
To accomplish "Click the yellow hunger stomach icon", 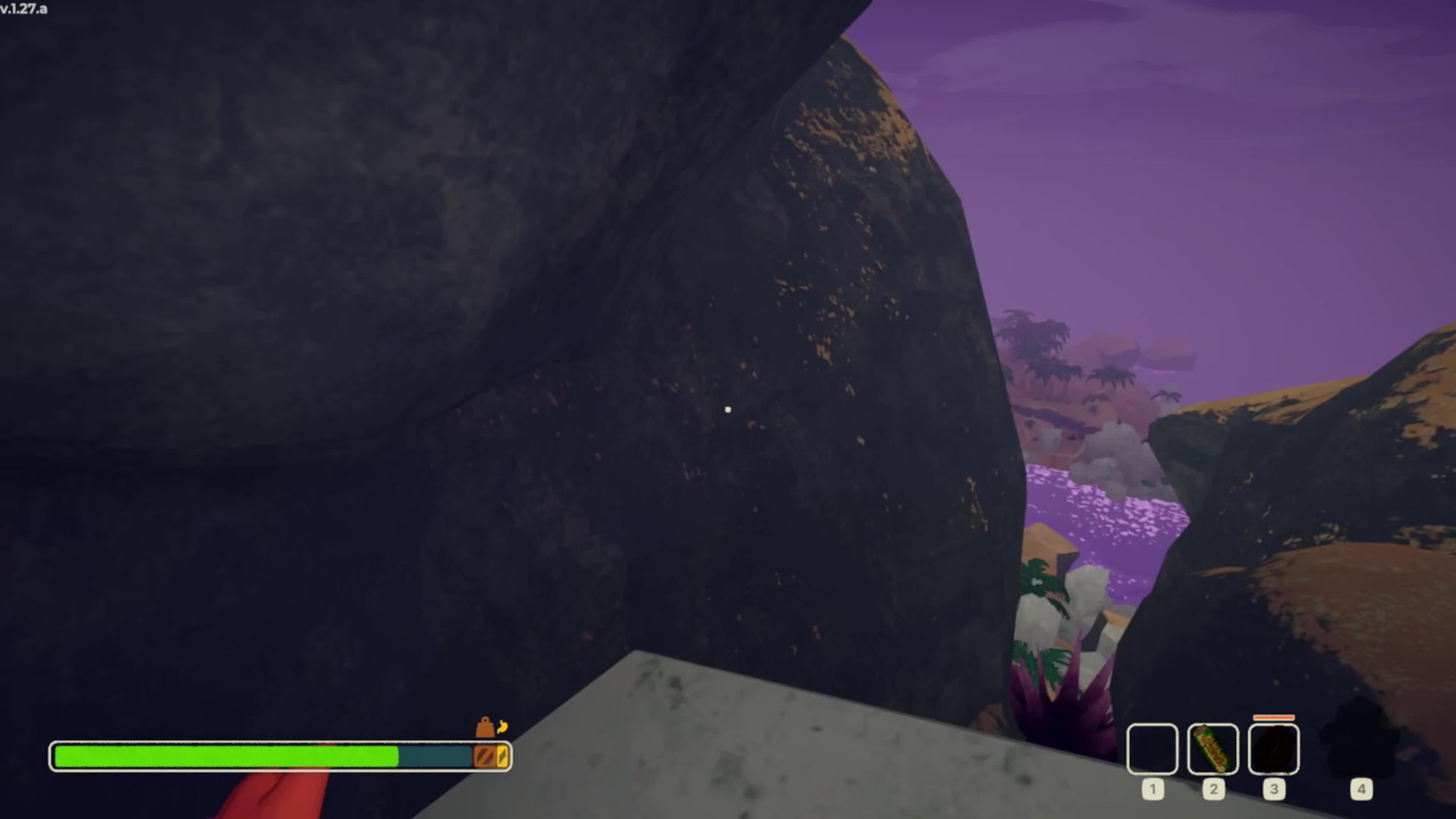I will click(502, 726).
